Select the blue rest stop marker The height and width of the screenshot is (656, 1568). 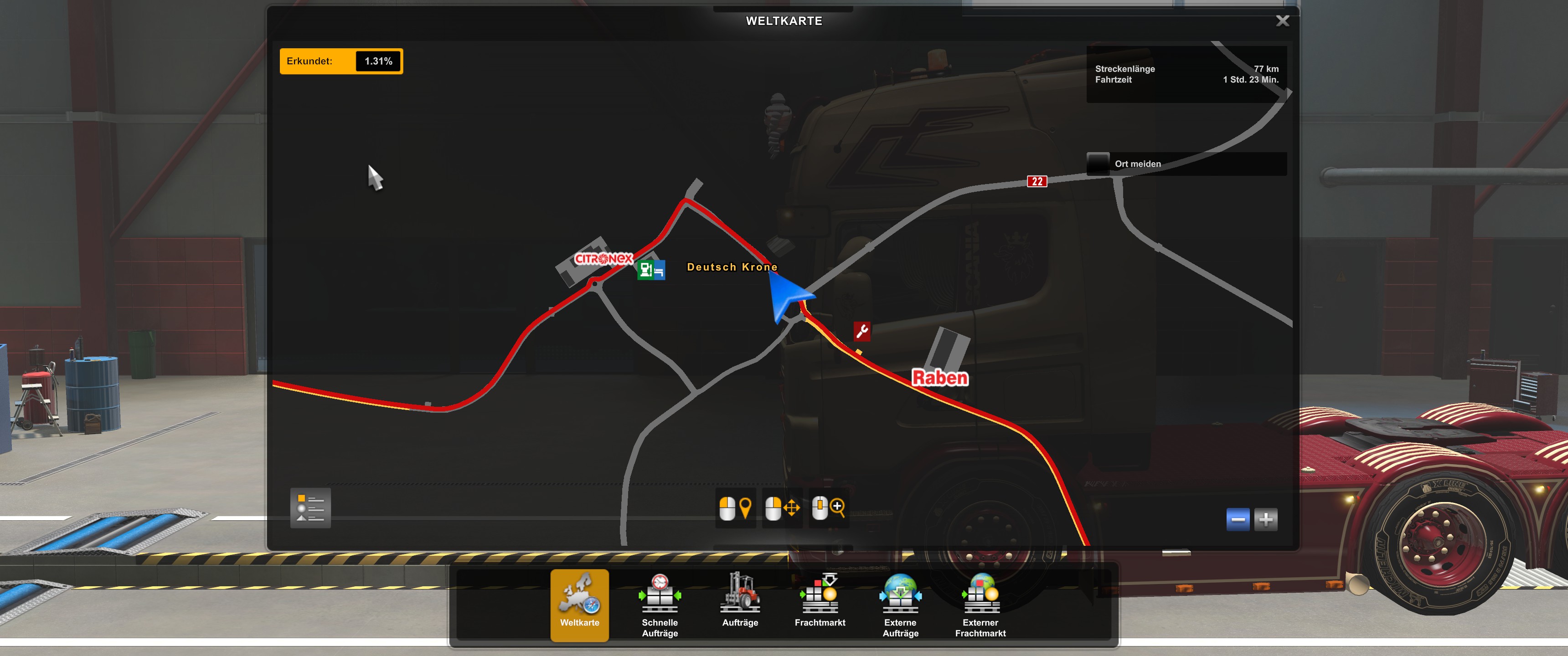pyautogui.click(x=659, y=271)
